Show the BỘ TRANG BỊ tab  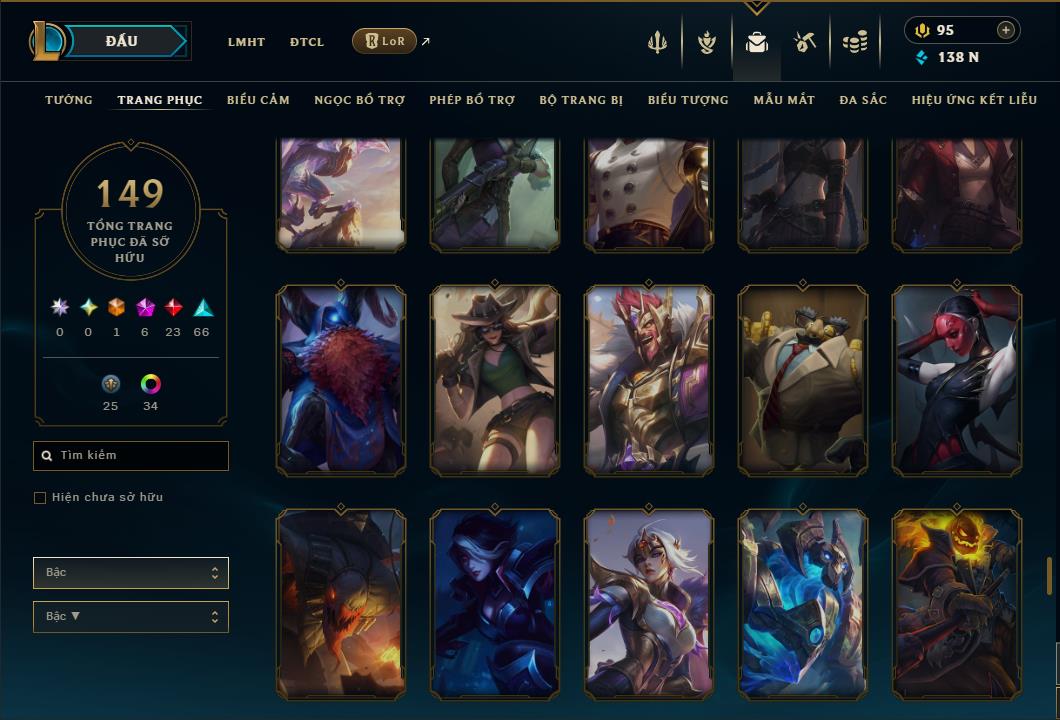[581, 100]
